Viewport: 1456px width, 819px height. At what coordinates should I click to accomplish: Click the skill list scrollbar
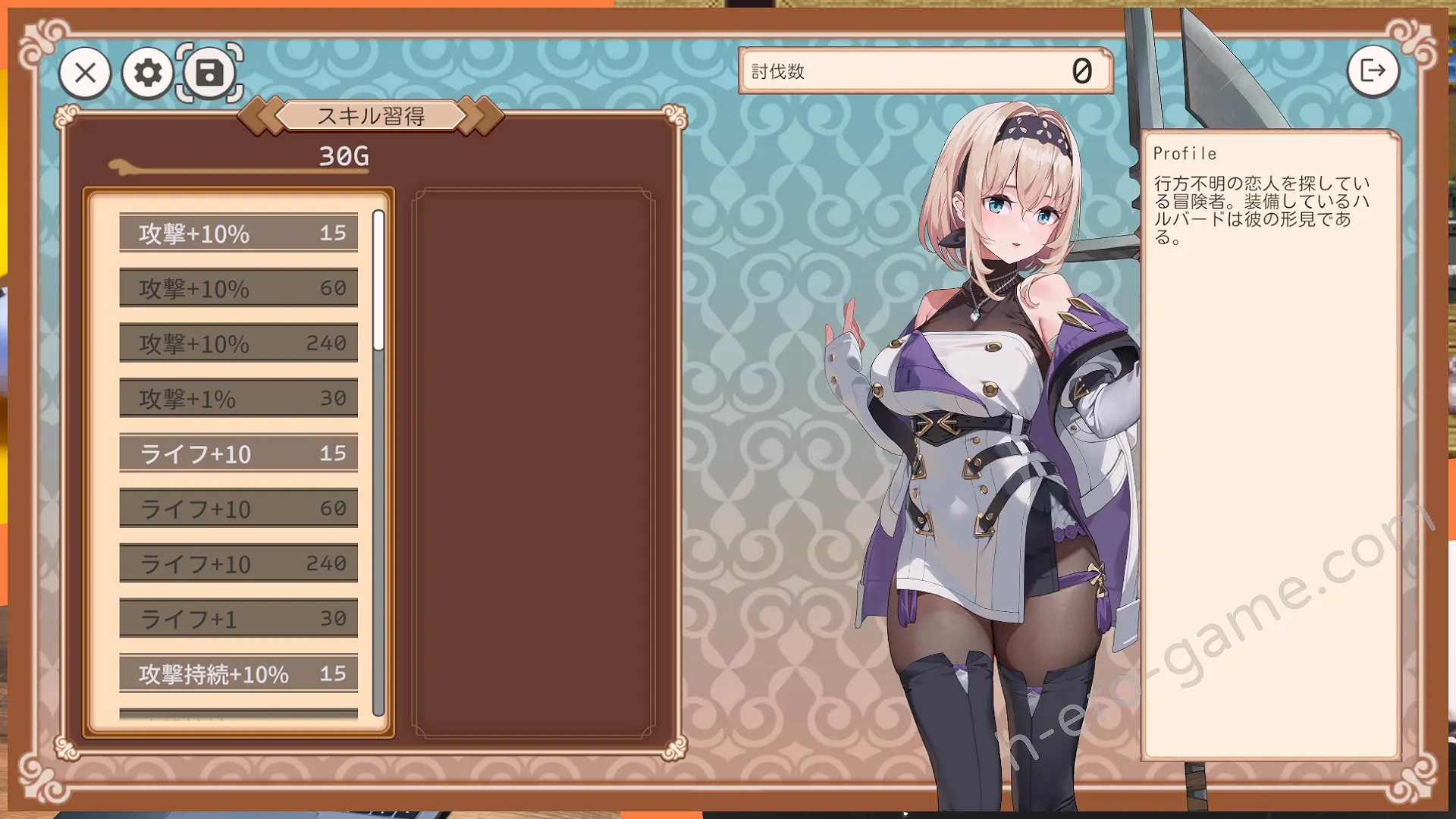(378, 281)
